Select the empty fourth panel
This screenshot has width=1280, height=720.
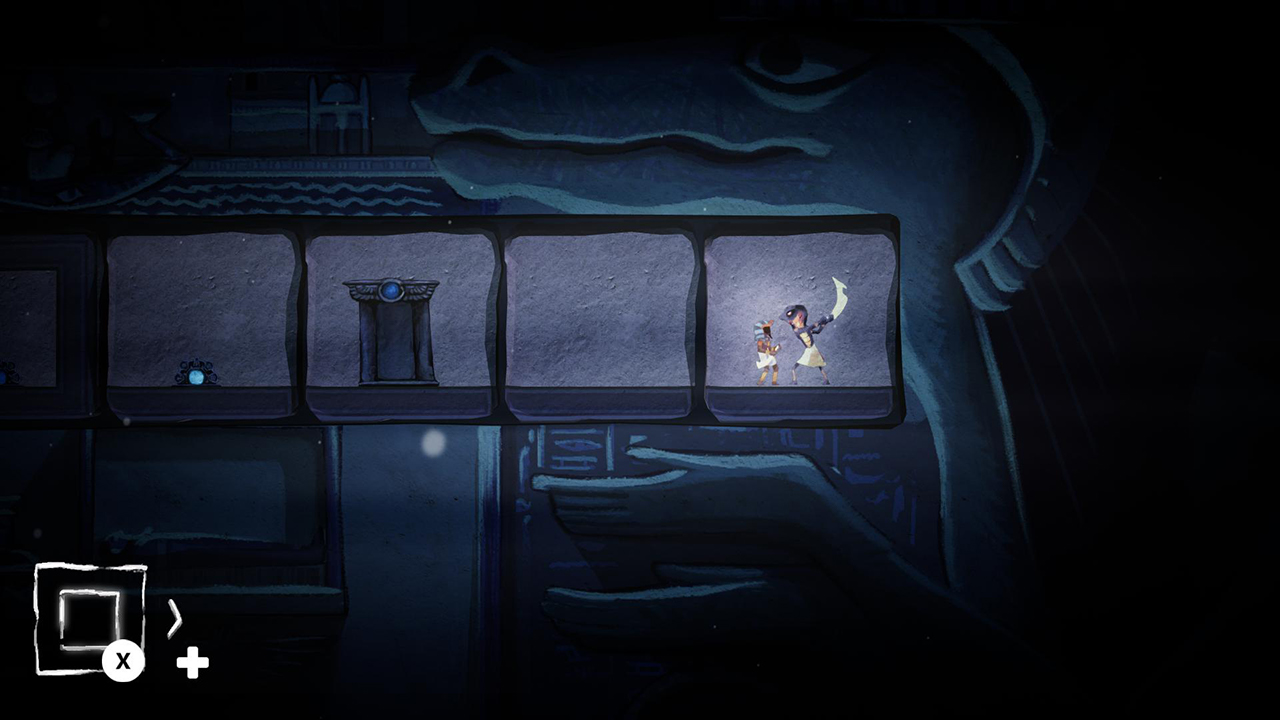[600, 320]
